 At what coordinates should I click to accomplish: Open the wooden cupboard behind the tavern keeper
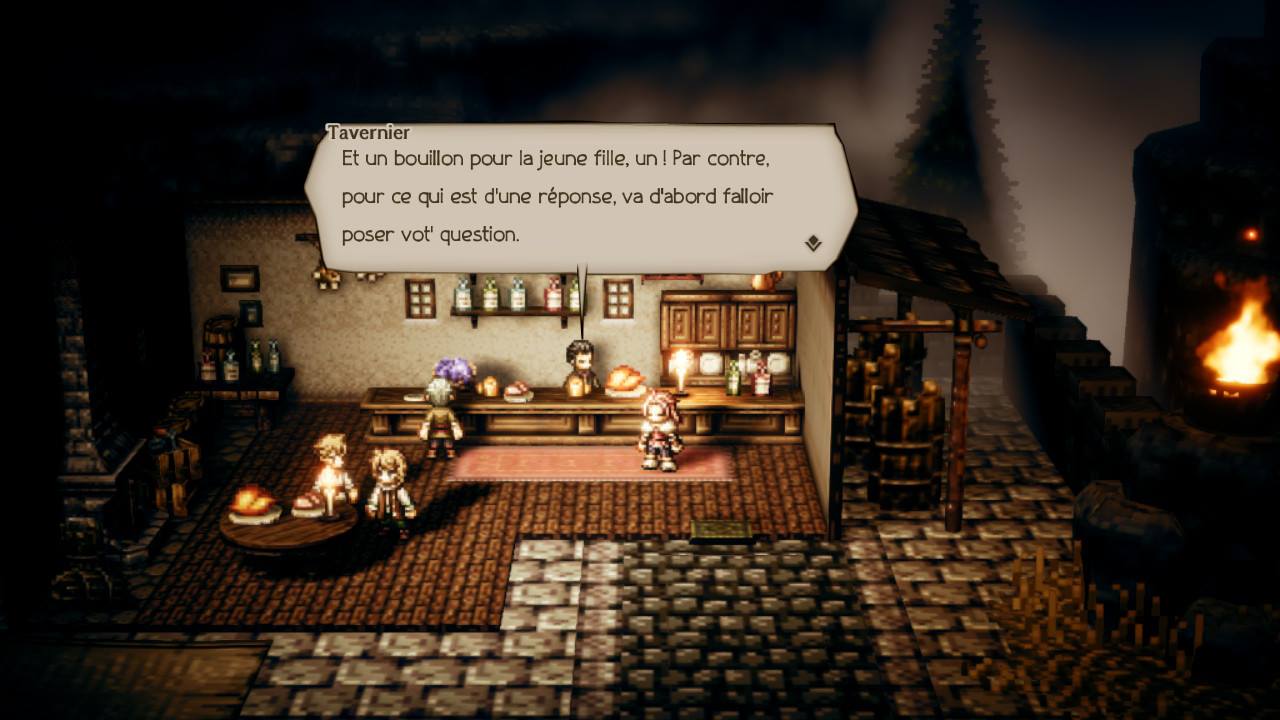pos(730,320)
